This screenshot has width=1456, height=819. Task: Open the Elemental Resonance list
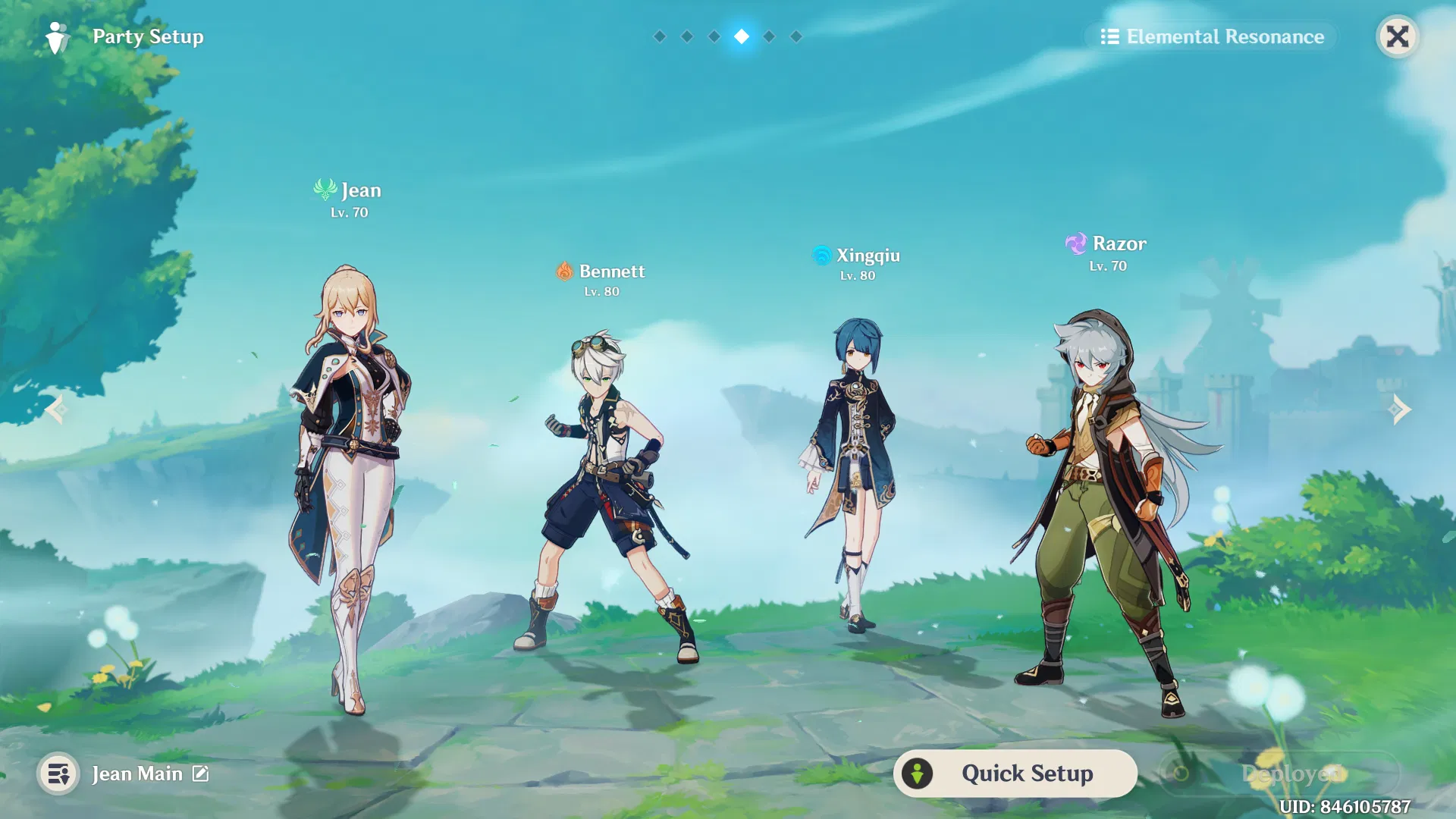1212,36
